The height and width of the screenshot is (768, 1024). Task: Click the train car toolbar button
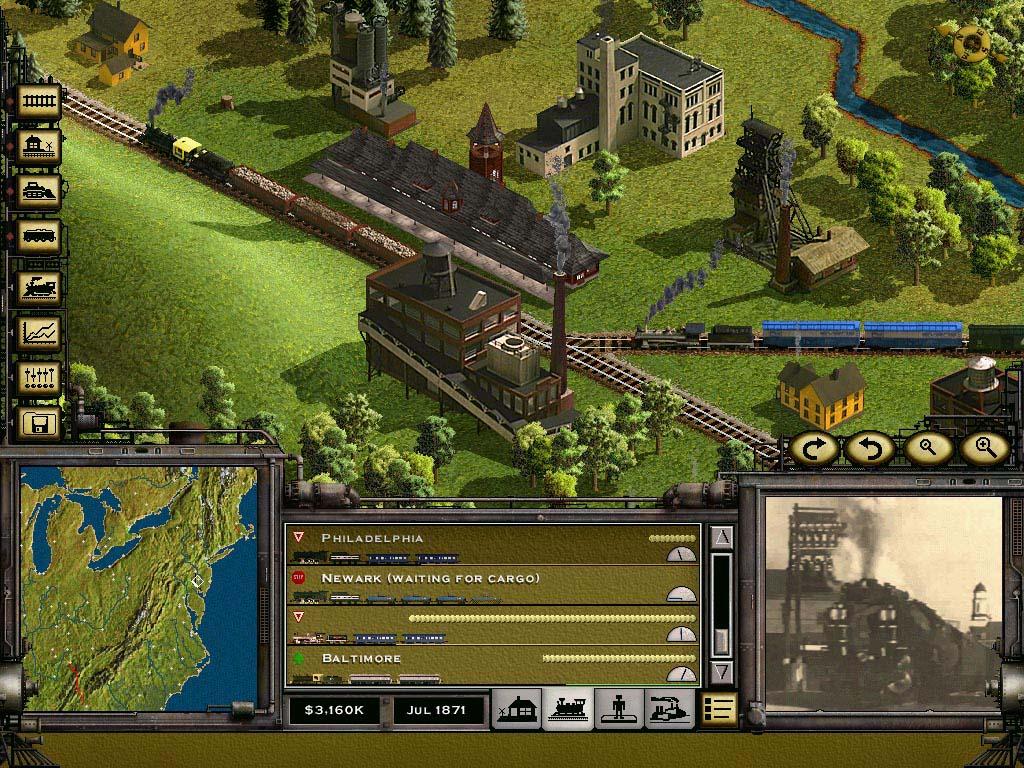[40, 237]
